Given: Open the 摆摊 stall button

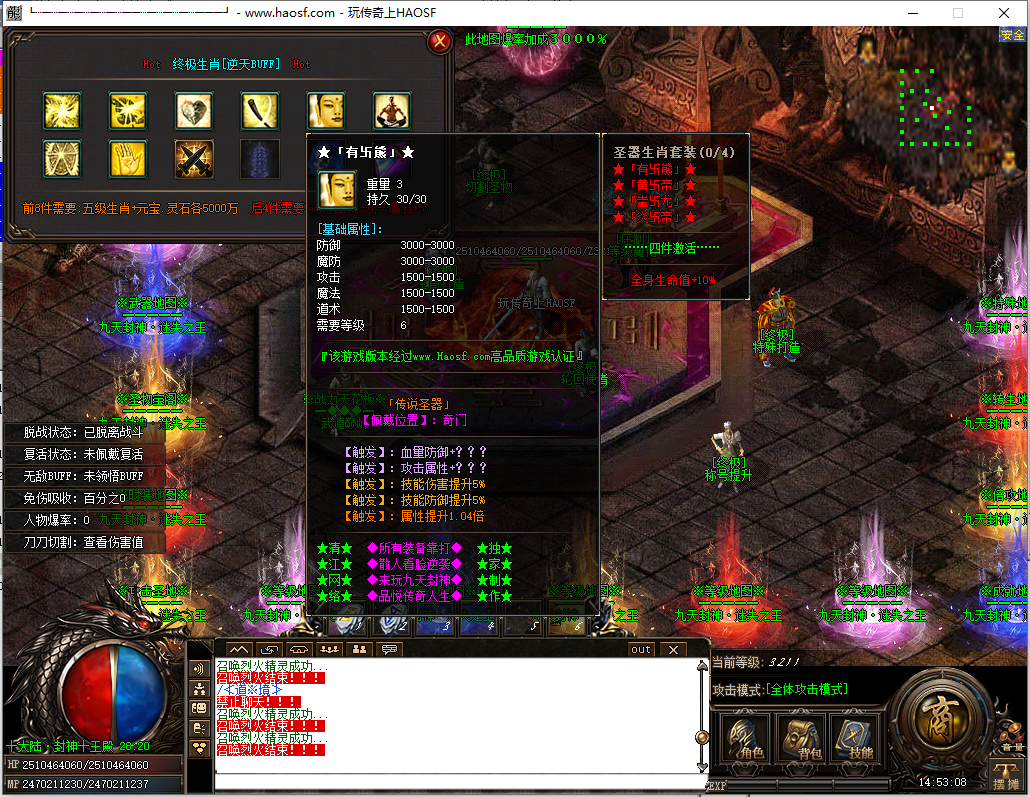Looking at the screenshot, I should (x=1004, y=773).
